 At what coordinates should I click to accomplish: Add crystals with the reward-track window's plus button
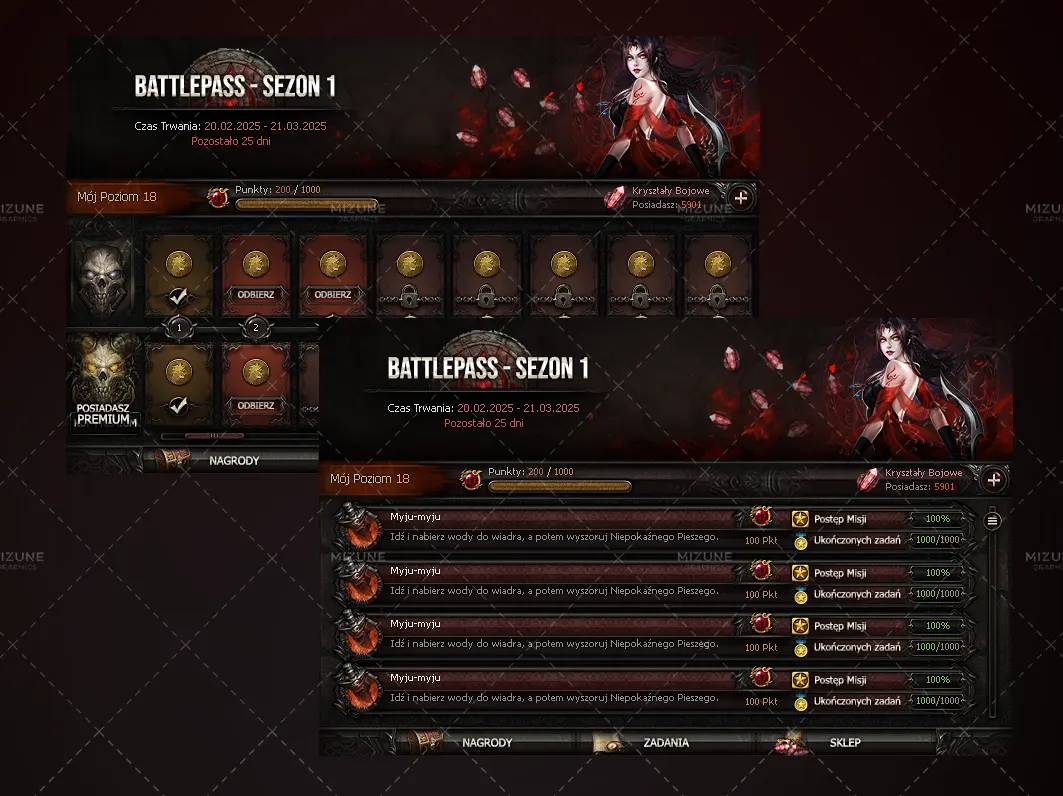tap(741, 198)
